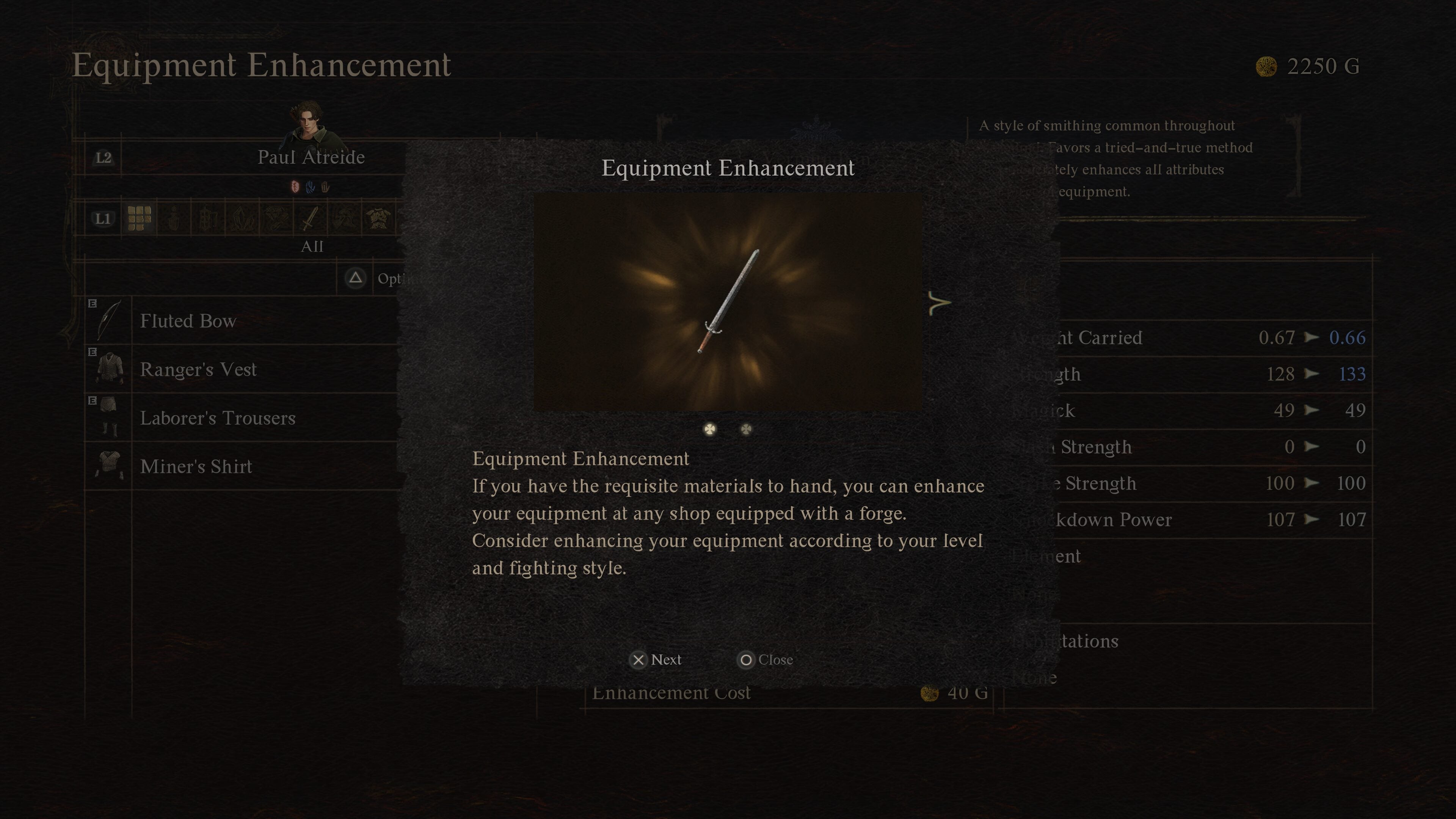Switch to the All items grid tab
The image size is (1456, 819).
pos(139,218)
